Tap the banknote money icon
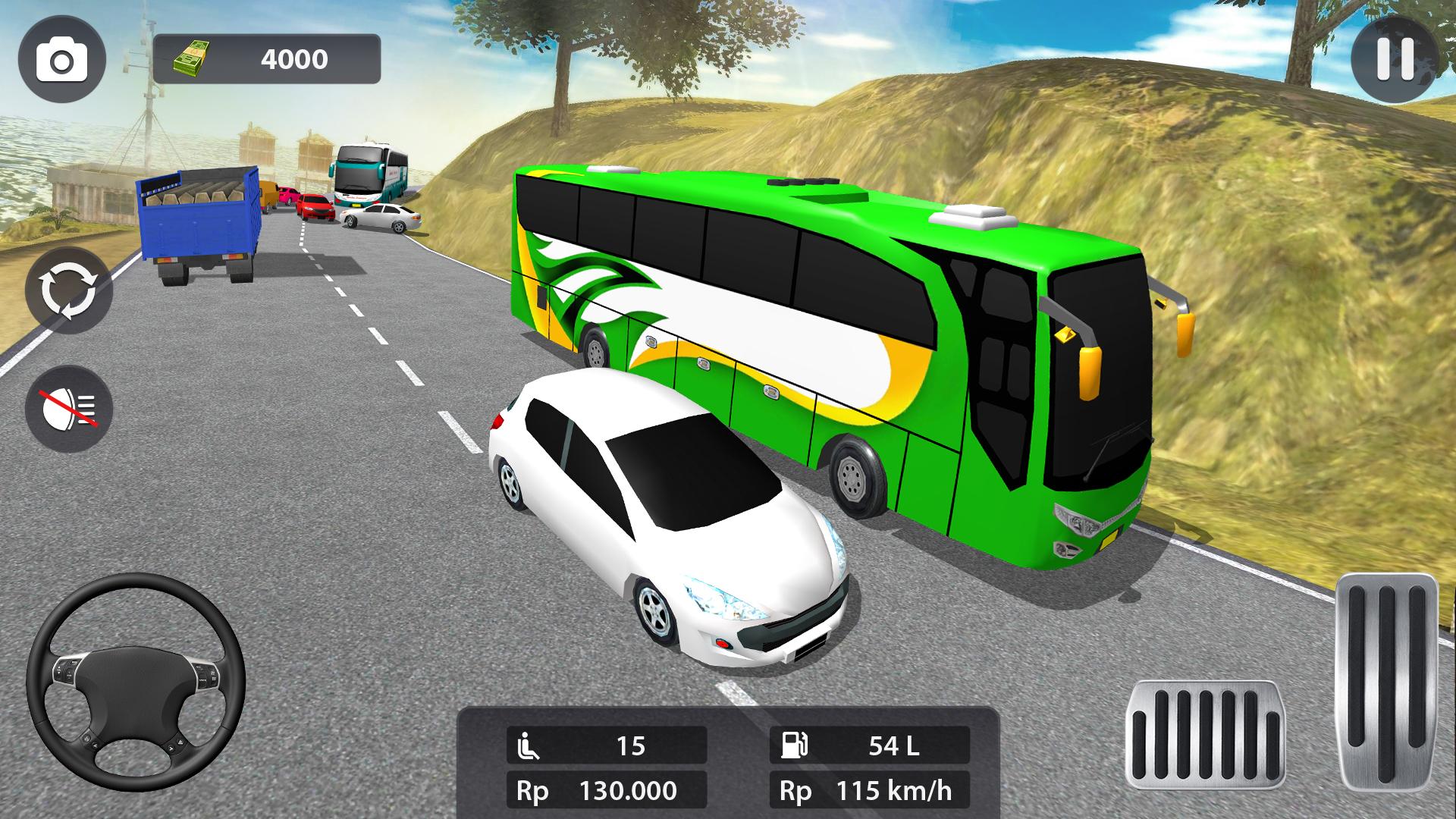1456x819 pixels. (192, 57)
